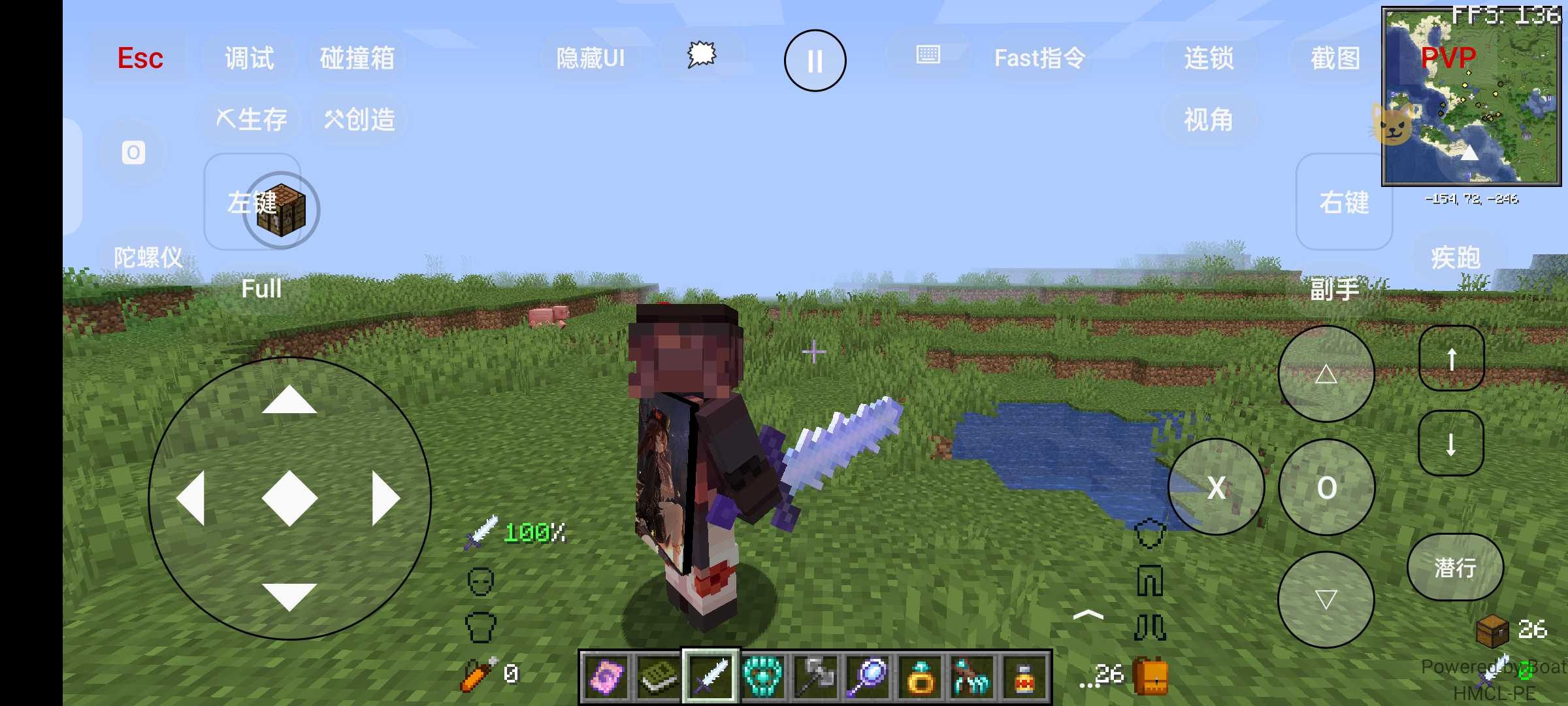Toggle the 碰撞箱 hitbox display

[x=357, y=58]
